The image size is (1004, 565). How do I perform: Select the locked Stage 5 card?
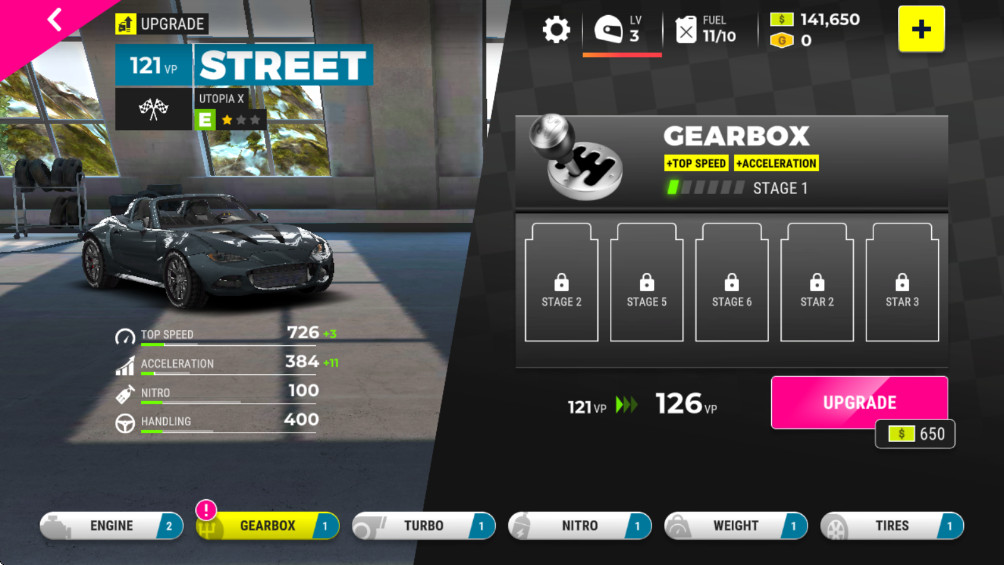[x=647, y=283]
